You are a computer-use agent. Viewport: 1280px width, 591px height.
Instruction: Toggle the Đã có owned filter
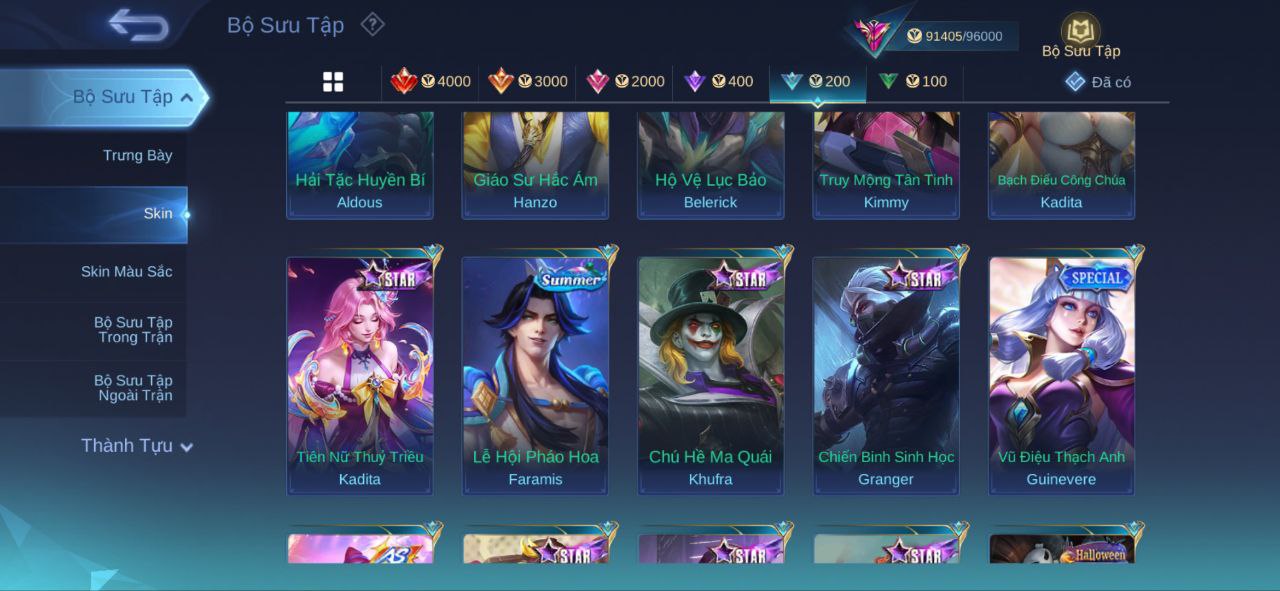pyautogui.click(x=1098, y=82)
